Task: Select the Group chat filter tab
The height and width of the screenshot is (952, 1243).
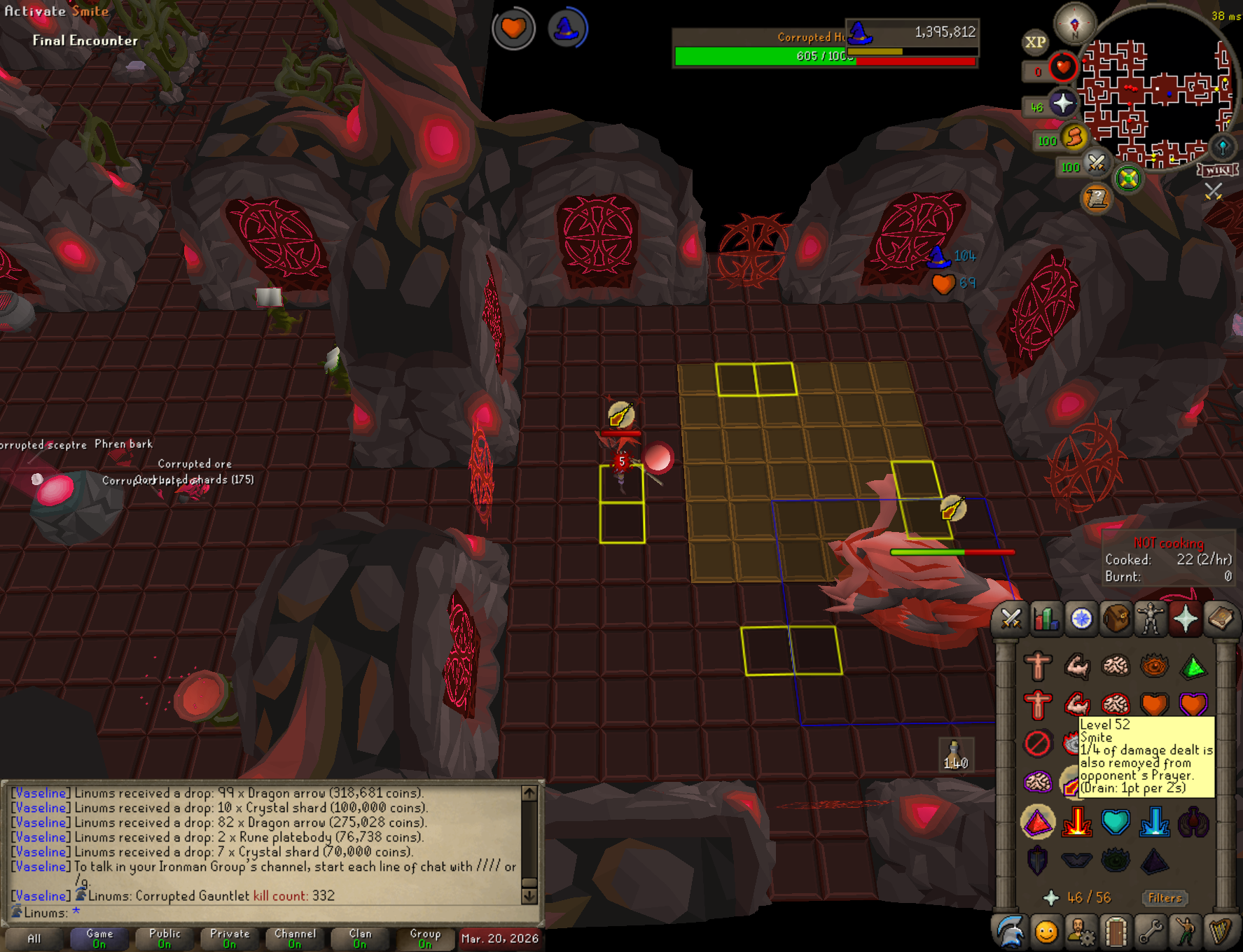Action: pyautogui.click(x=425, y=938)
